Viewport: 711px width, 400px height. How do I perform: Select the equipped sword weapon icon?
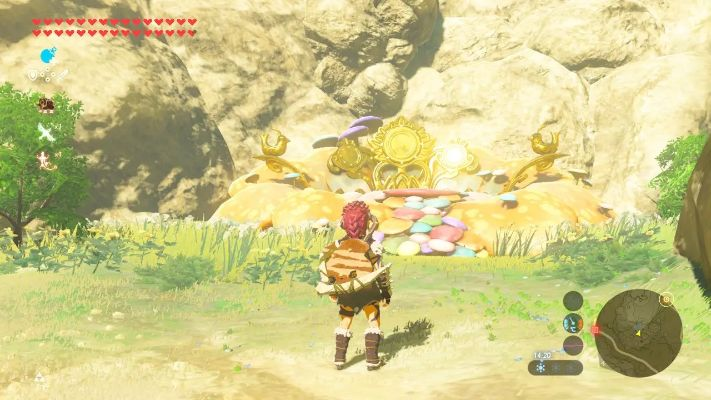pos(46,132)
